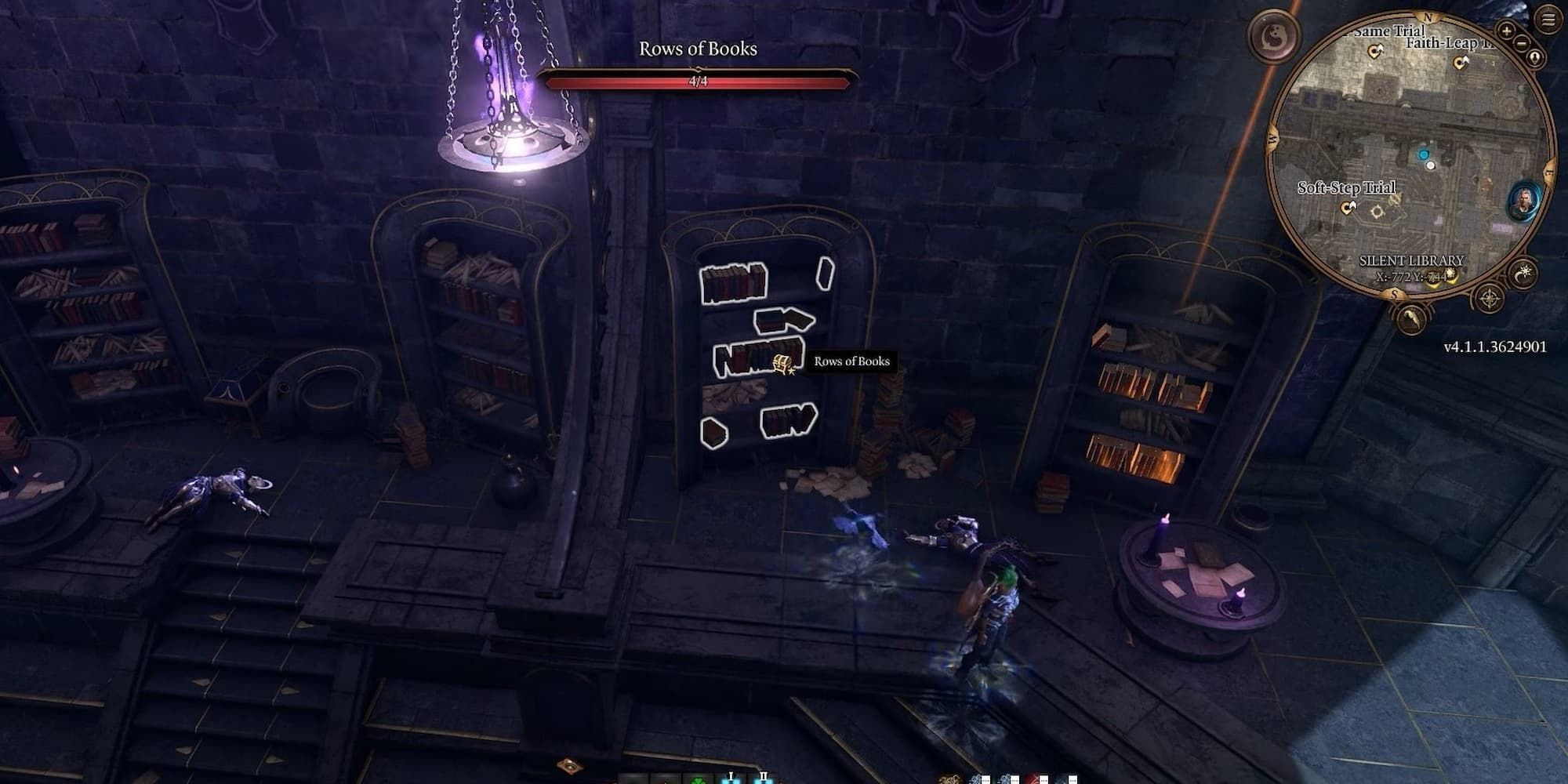1568x784 pixels.
Task: Click the center-on-player icon under the minimap zoom controls
Action: point(1534,56)
